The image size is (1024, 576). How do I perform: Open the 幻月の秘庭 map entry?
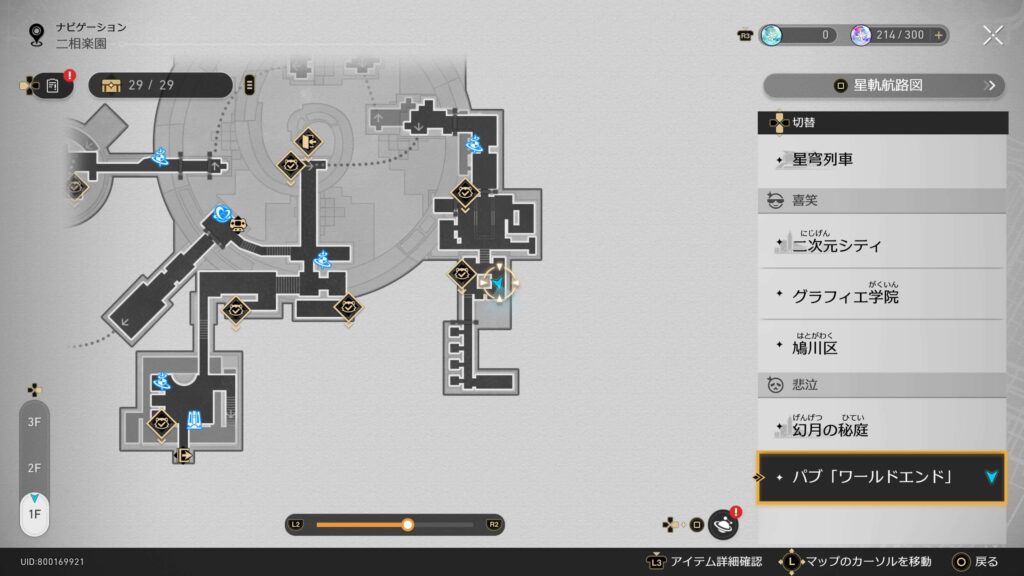[880, 427]
